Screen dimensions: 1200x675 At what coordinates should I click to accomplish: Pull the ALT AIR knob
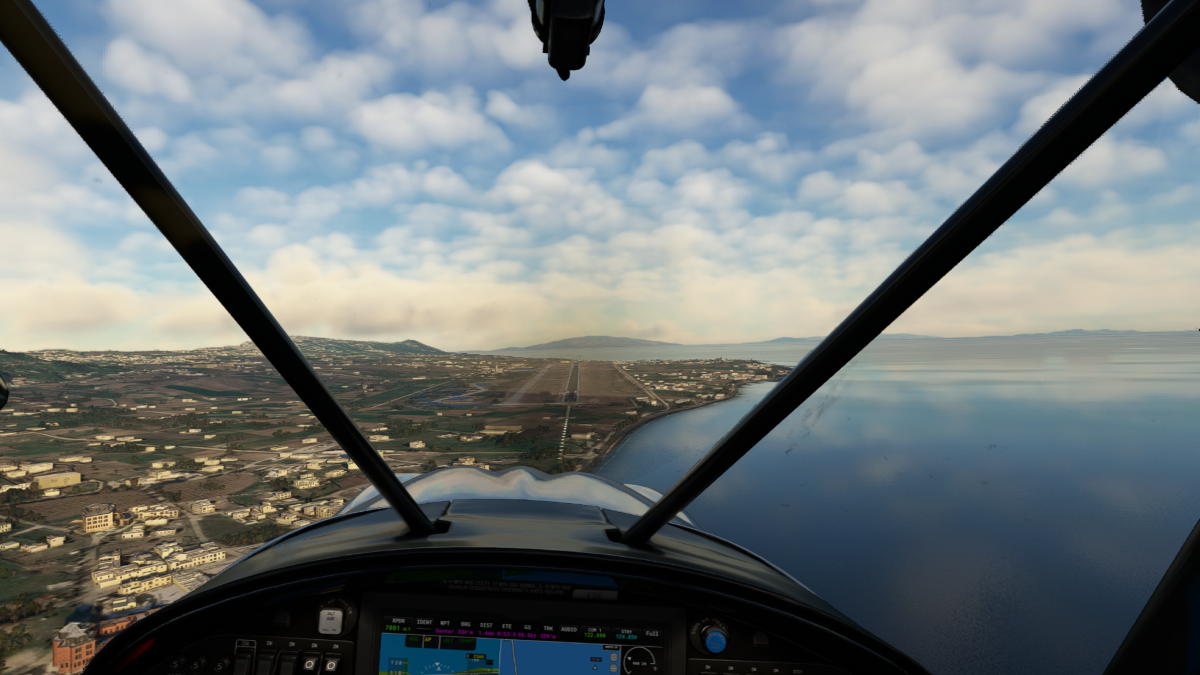click(331, 620)
